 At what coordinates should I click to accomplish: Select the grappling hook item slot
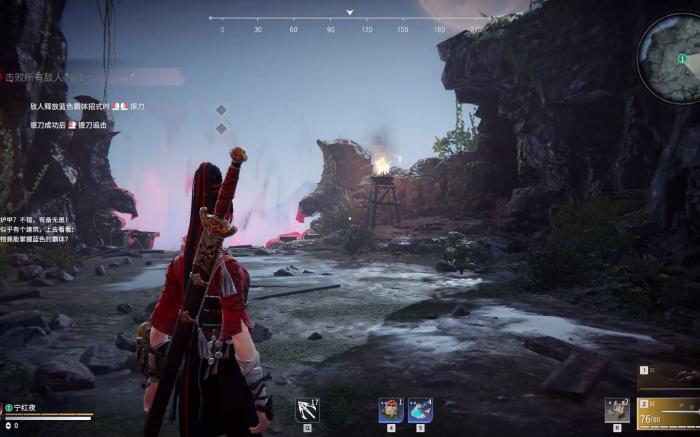(x=307, y=410)
